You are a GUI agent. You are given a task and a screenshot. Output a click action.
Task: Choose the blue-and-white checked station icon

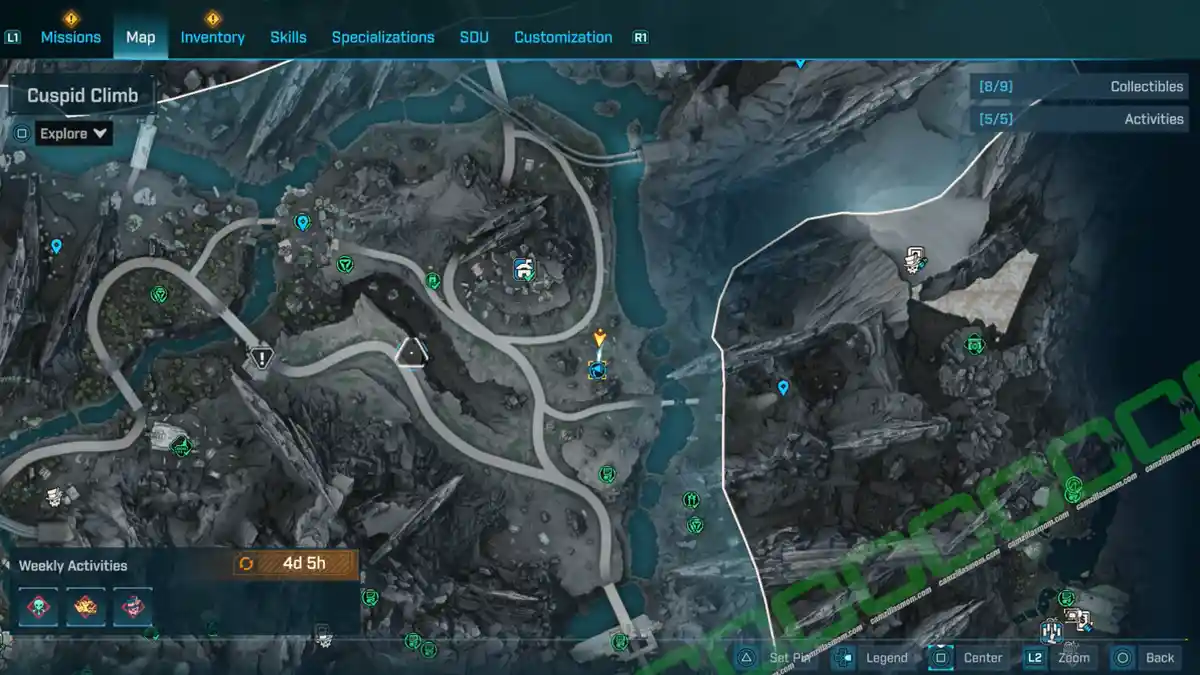523,267
